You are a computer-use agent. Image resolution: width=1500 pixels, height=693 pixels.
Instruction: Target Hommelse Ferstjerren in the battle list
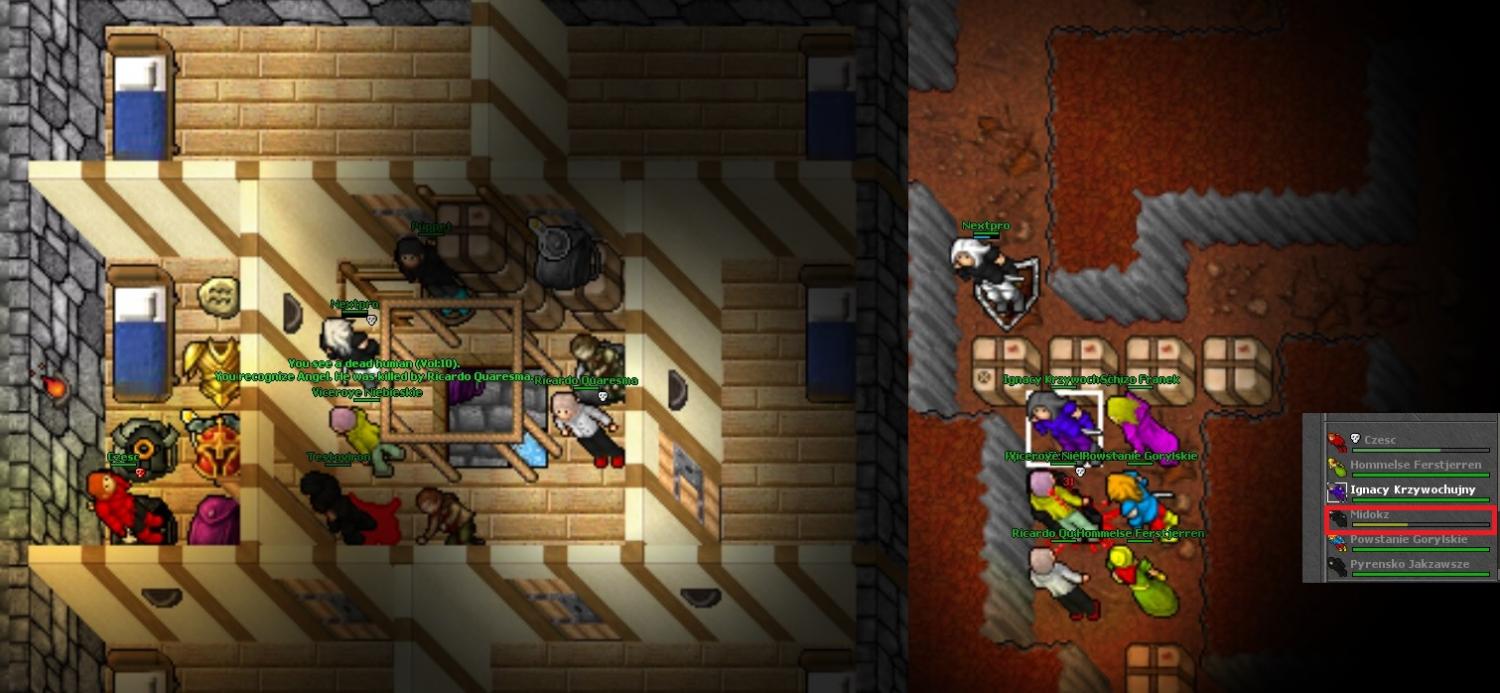(x=1408, y=466)
